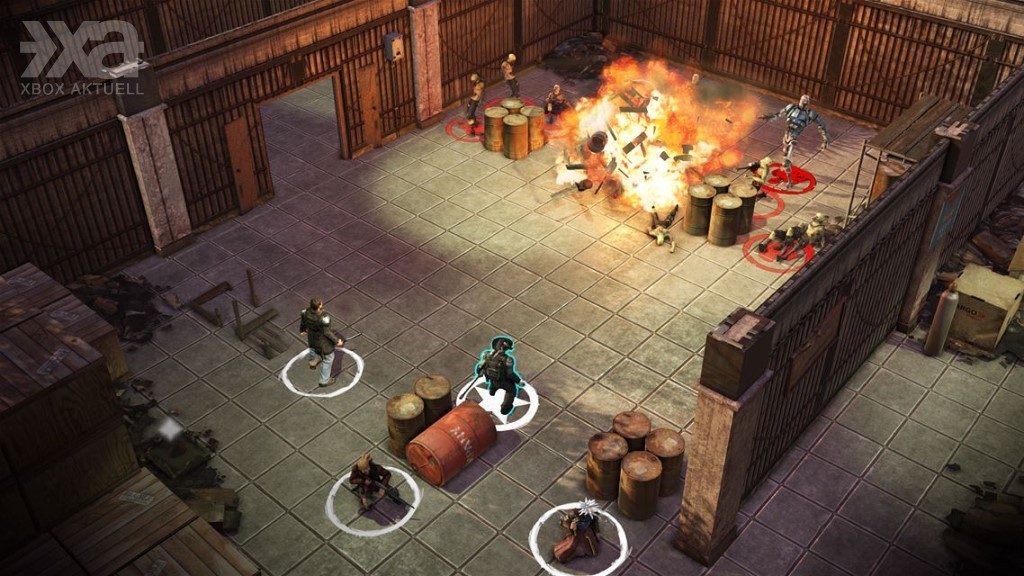
Task: Select the crouching ranger left of the red barrel
Action: [368, 483]
